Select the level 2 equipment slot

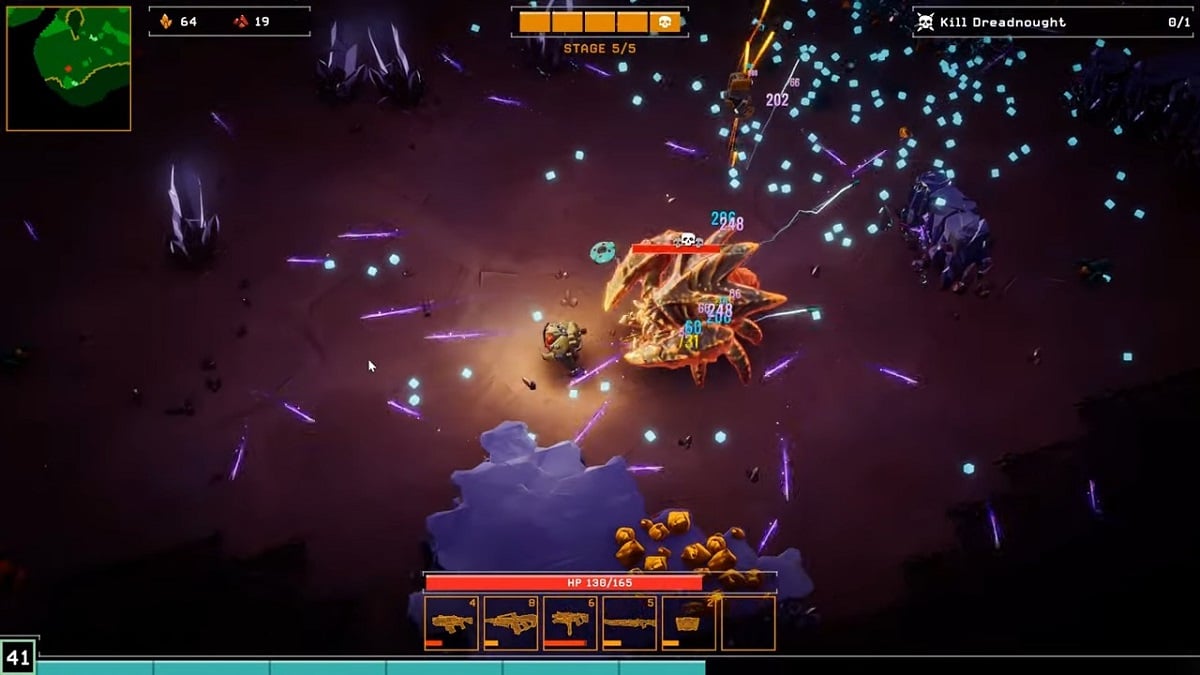(x=689, y=623)
